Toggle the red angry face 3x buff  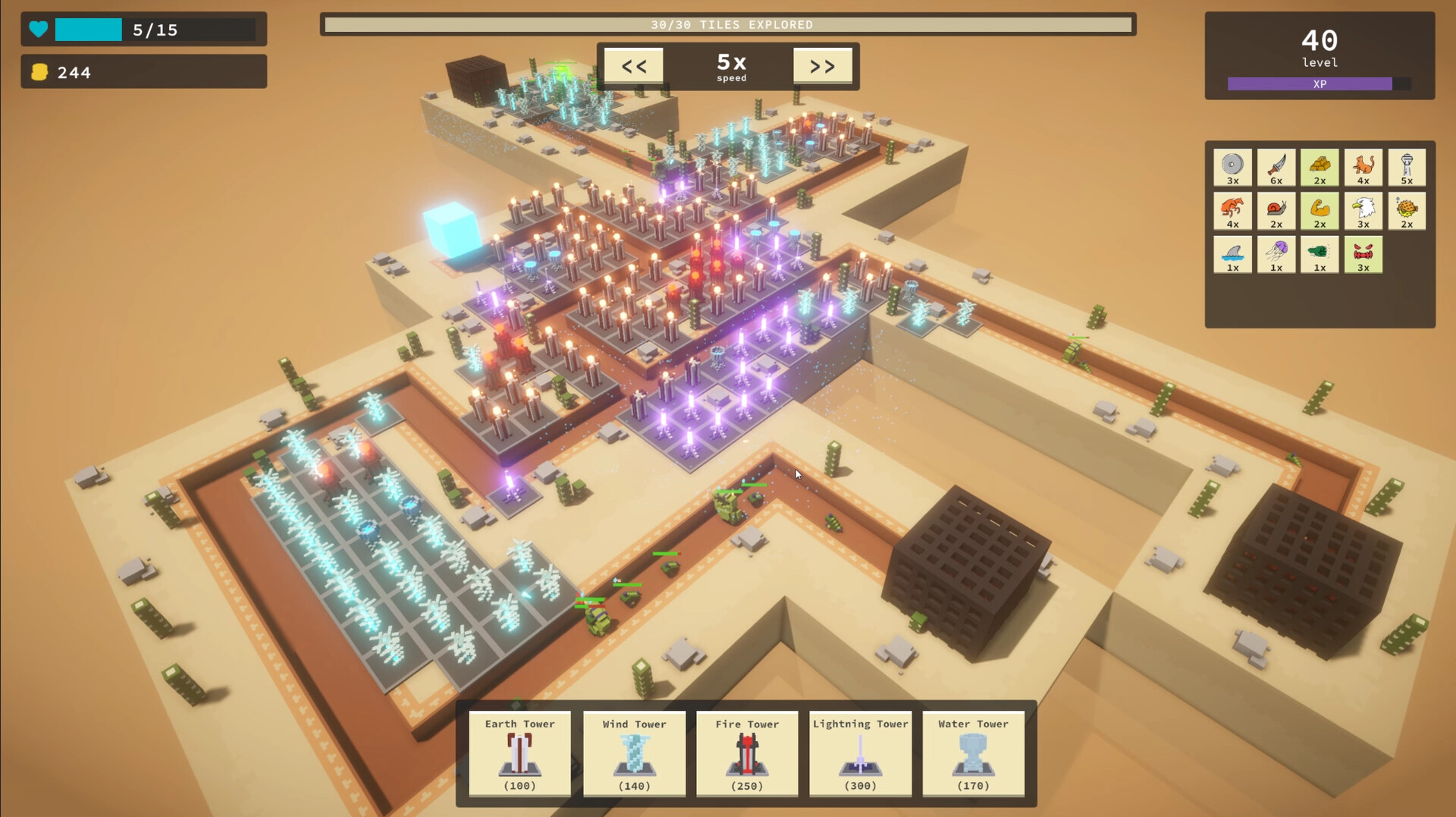coord(1363,254)
